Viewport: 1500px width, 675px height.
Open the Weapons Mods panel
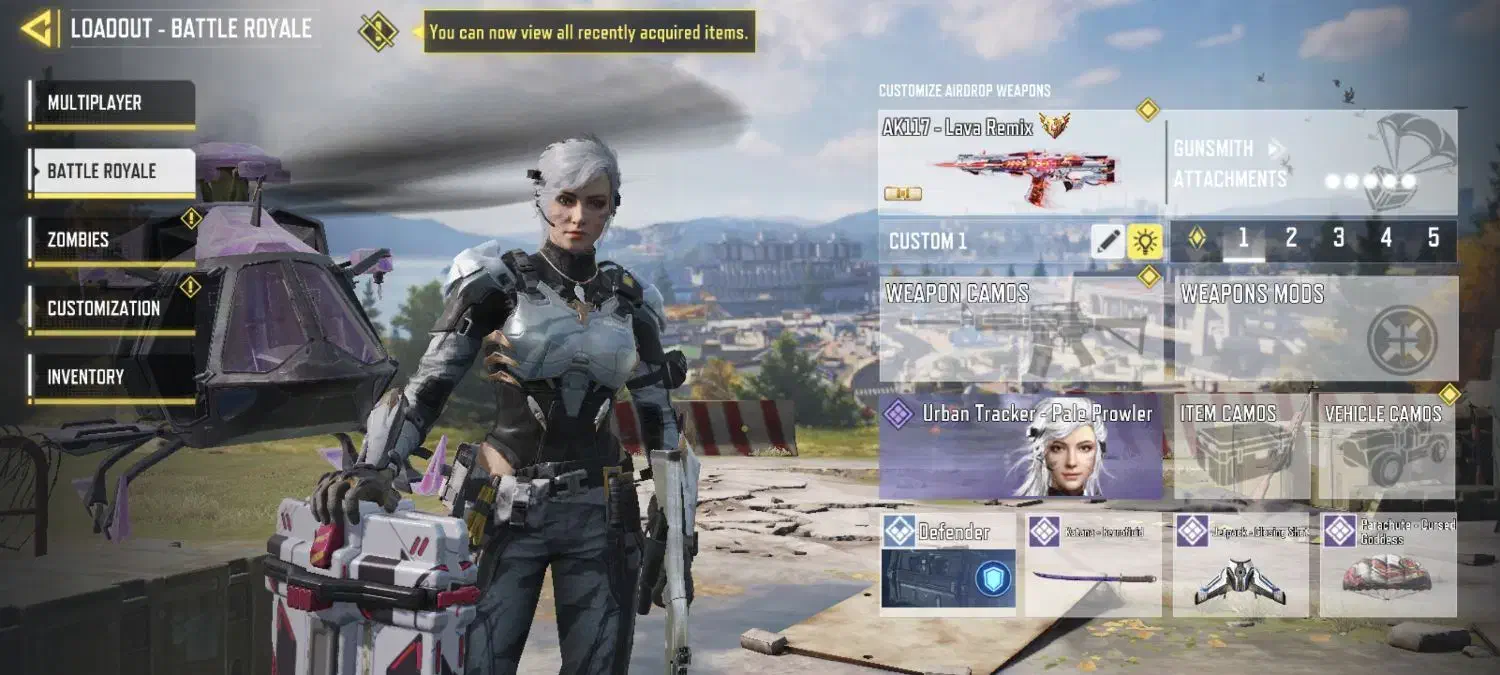[x=1315, y=330]
